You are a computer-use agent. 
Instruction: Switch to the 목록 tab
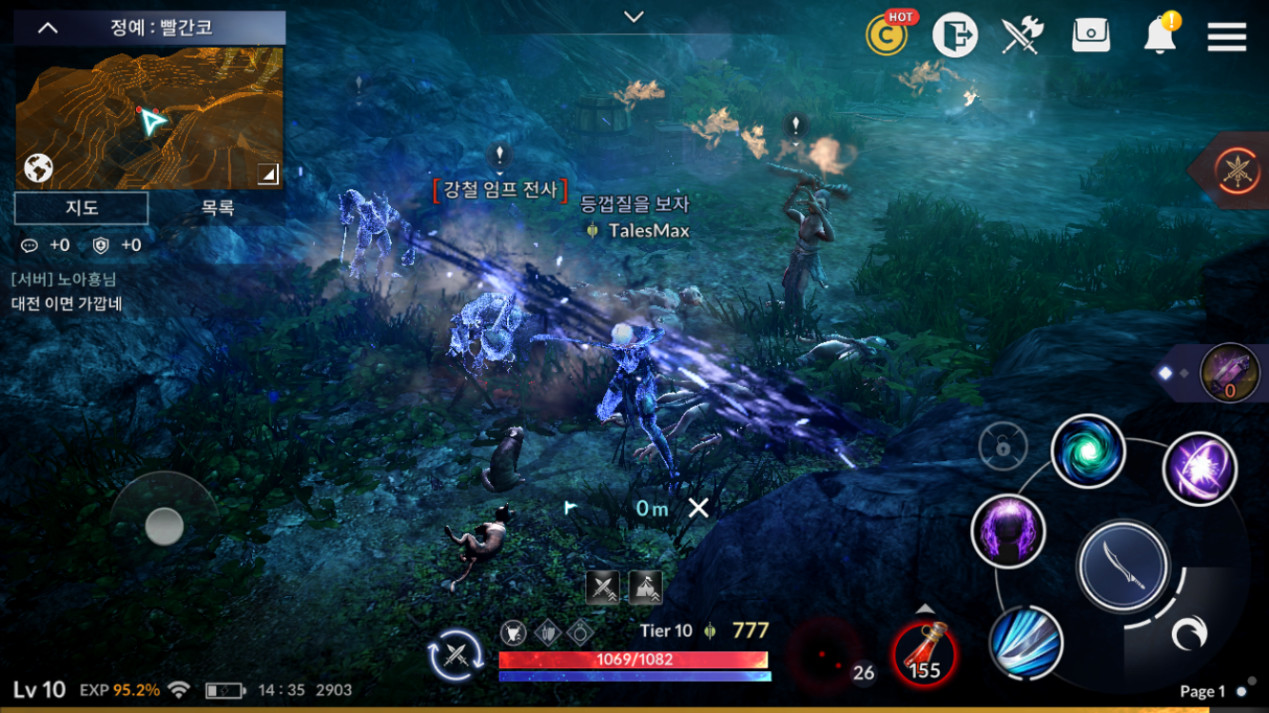(217, 208)
